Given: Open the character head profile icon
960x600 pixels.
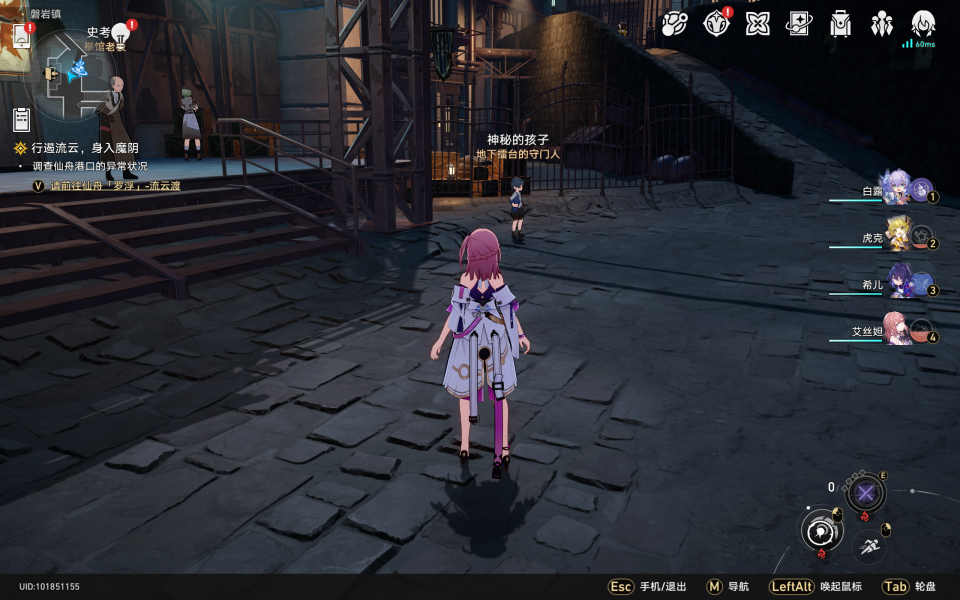Looking at the screenshot, I should (x=923, y=23).
